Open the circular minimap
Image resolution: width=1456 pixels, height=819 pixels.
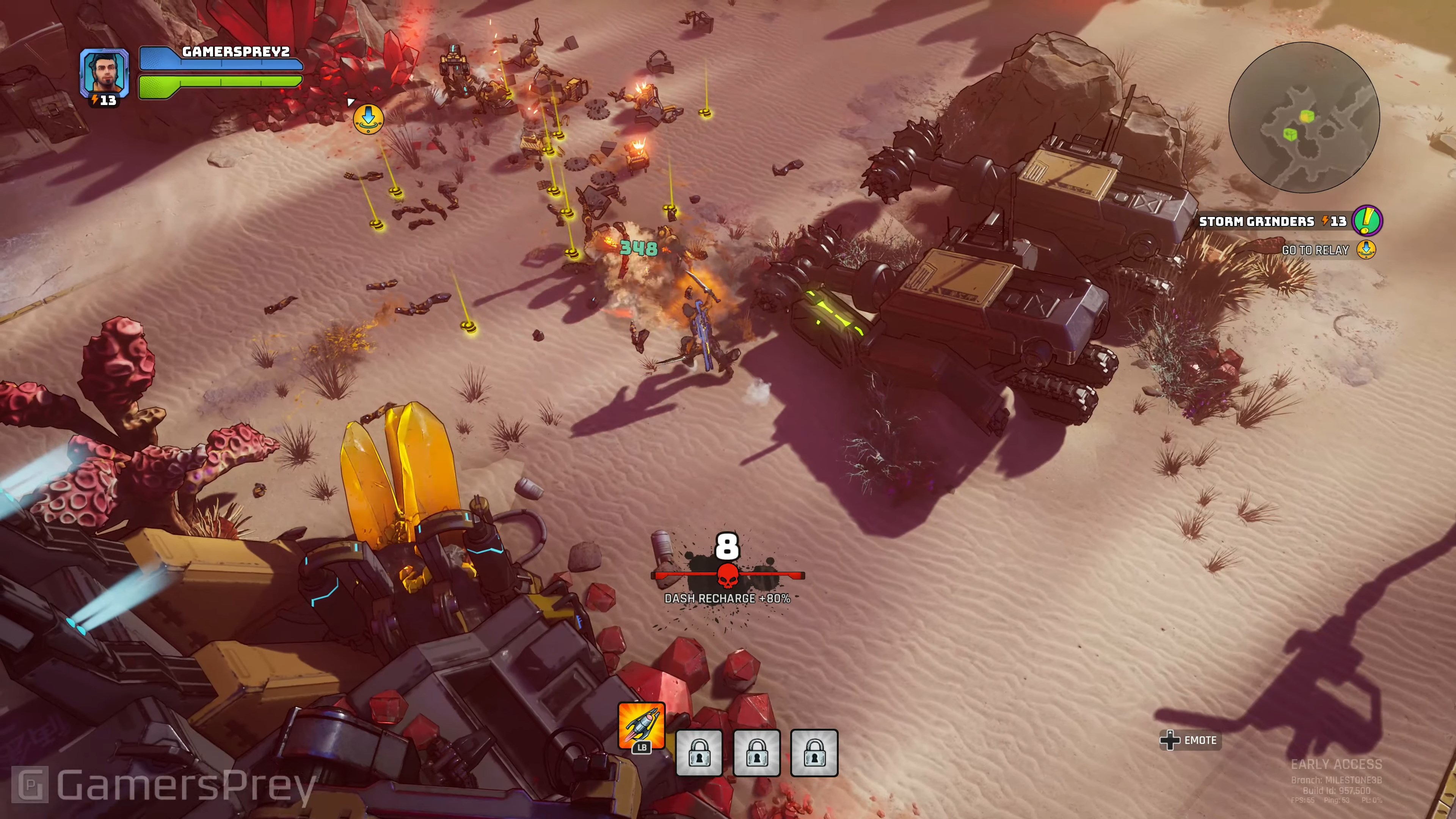1304,118
